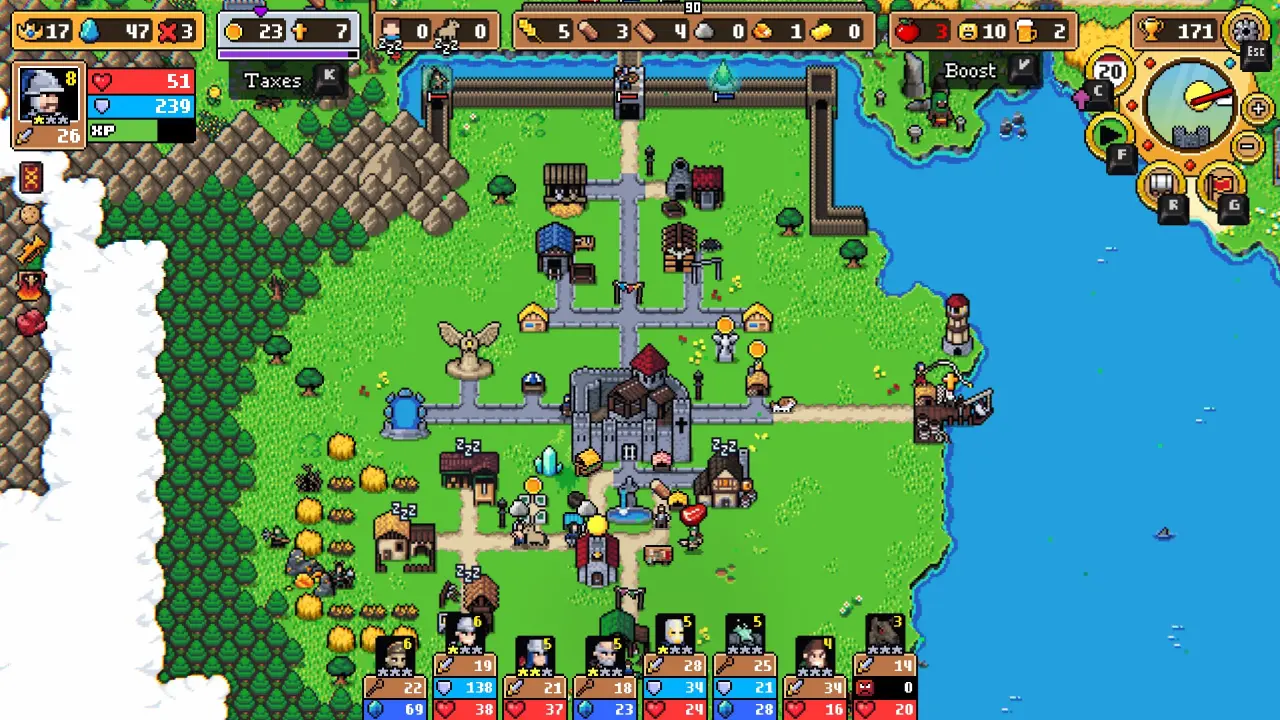The image size is (1280, 720).
Task: Click the day counter coin showing 20
Action: click(x=1108, y=70)
